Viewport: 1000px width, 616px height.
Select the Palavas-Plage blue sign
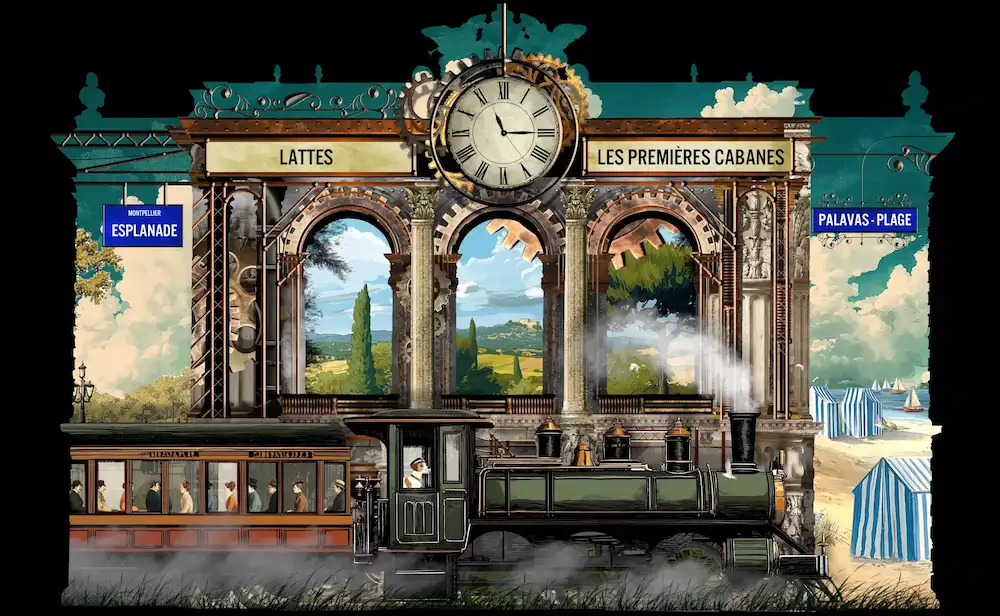pos(865,220)
